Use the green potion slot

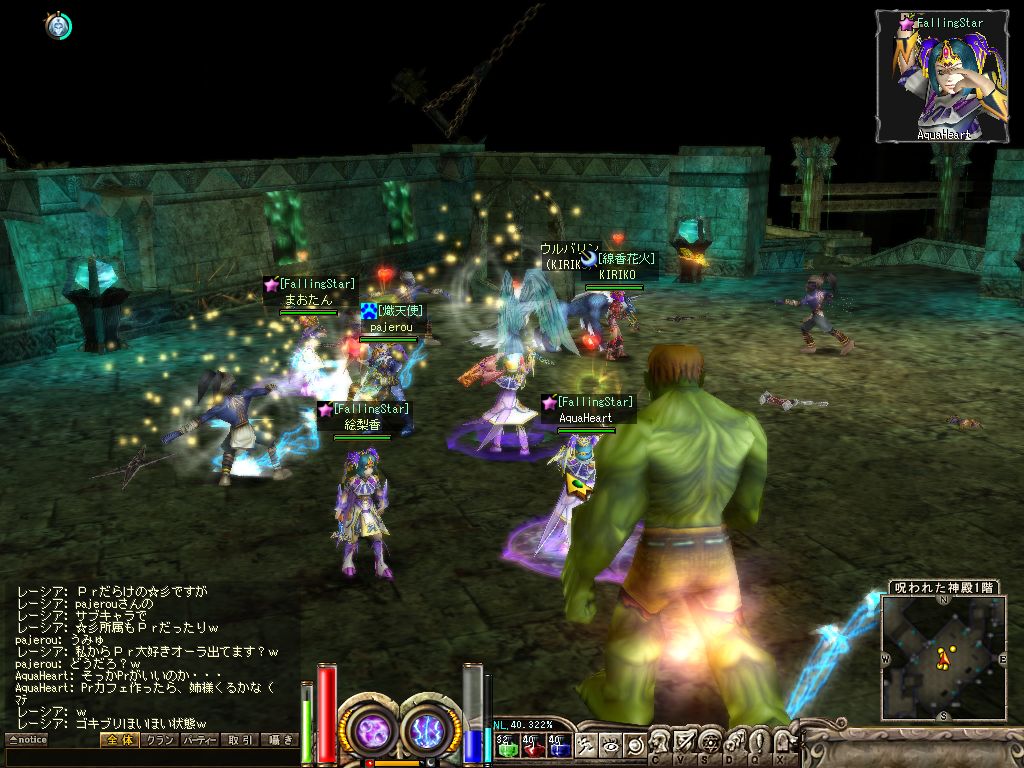pyautogui.click(x=507, y=745)
